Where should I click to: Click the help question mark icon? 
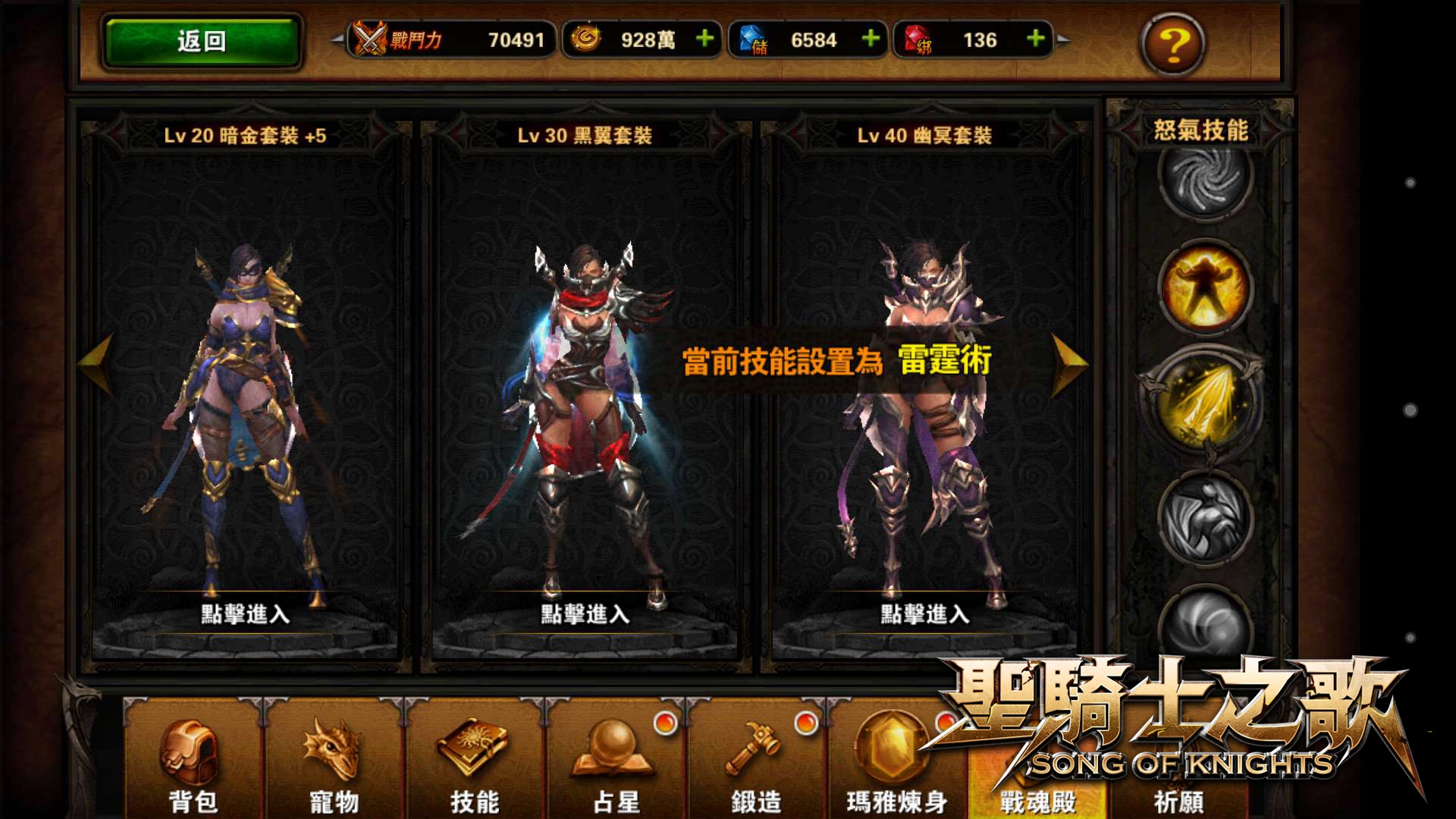point(1172,45)
